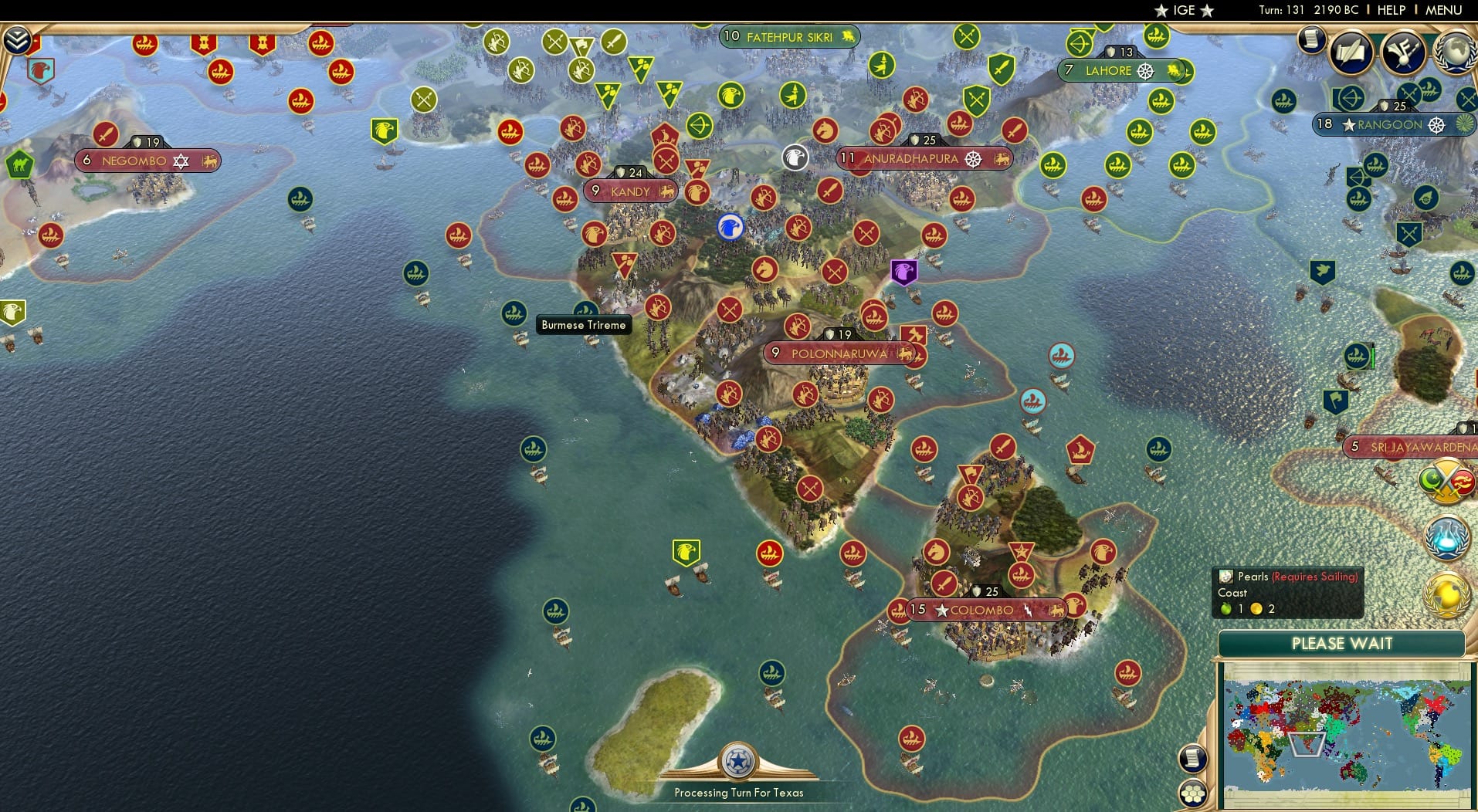Click the Fatehpur Sikri city banner
1478x812 pixels.
(x=788, y=36)
